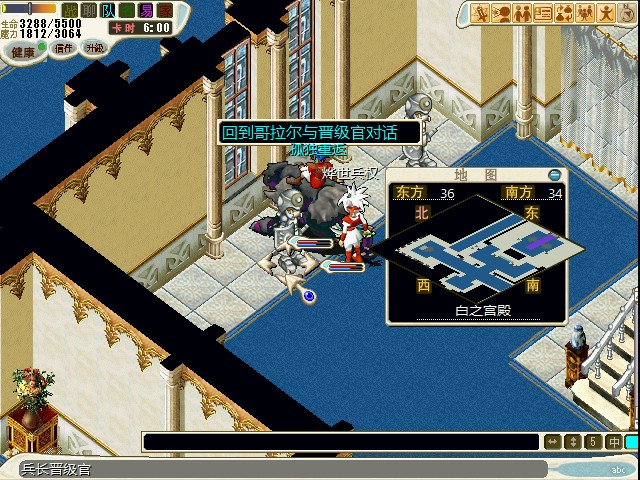This screenshot has height=480, width=640.
Task: Open the family group icon
Action: coord(586,13)
